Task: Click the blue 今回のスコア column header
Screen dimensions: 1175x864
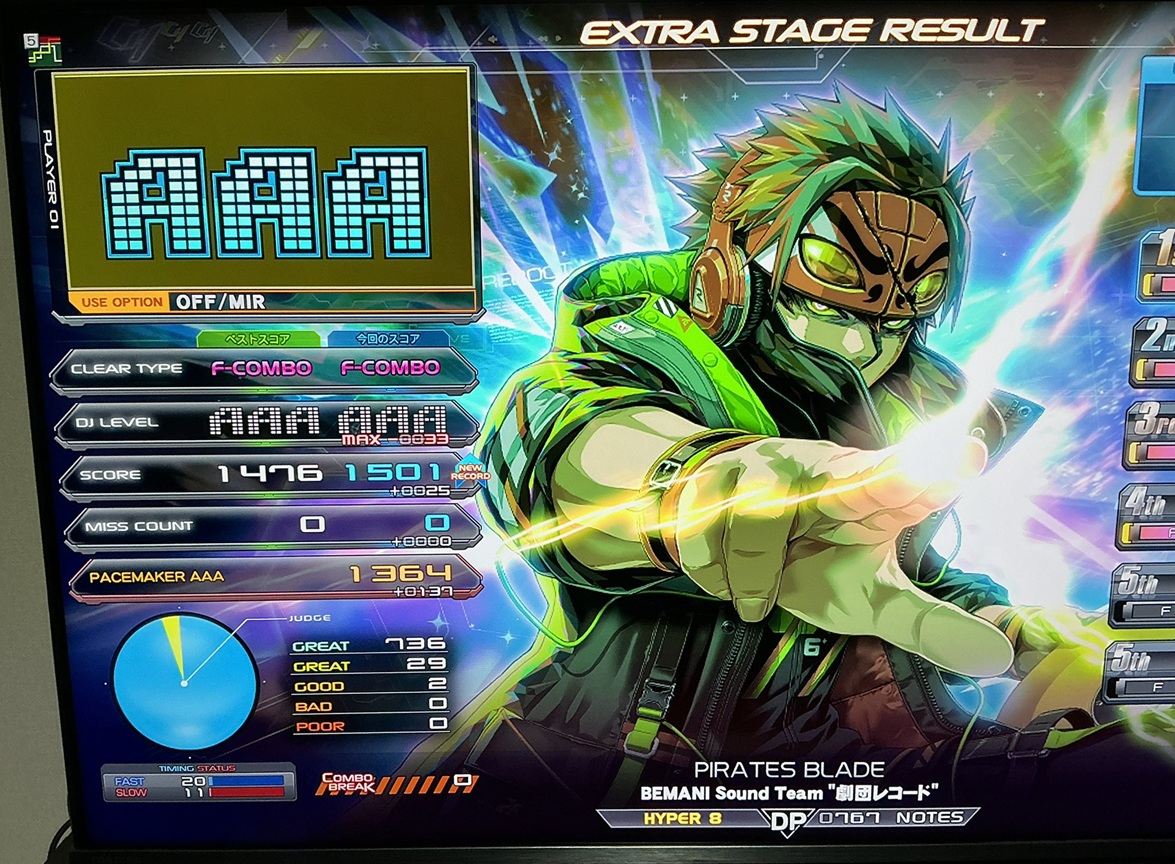Action: (388, 339)
